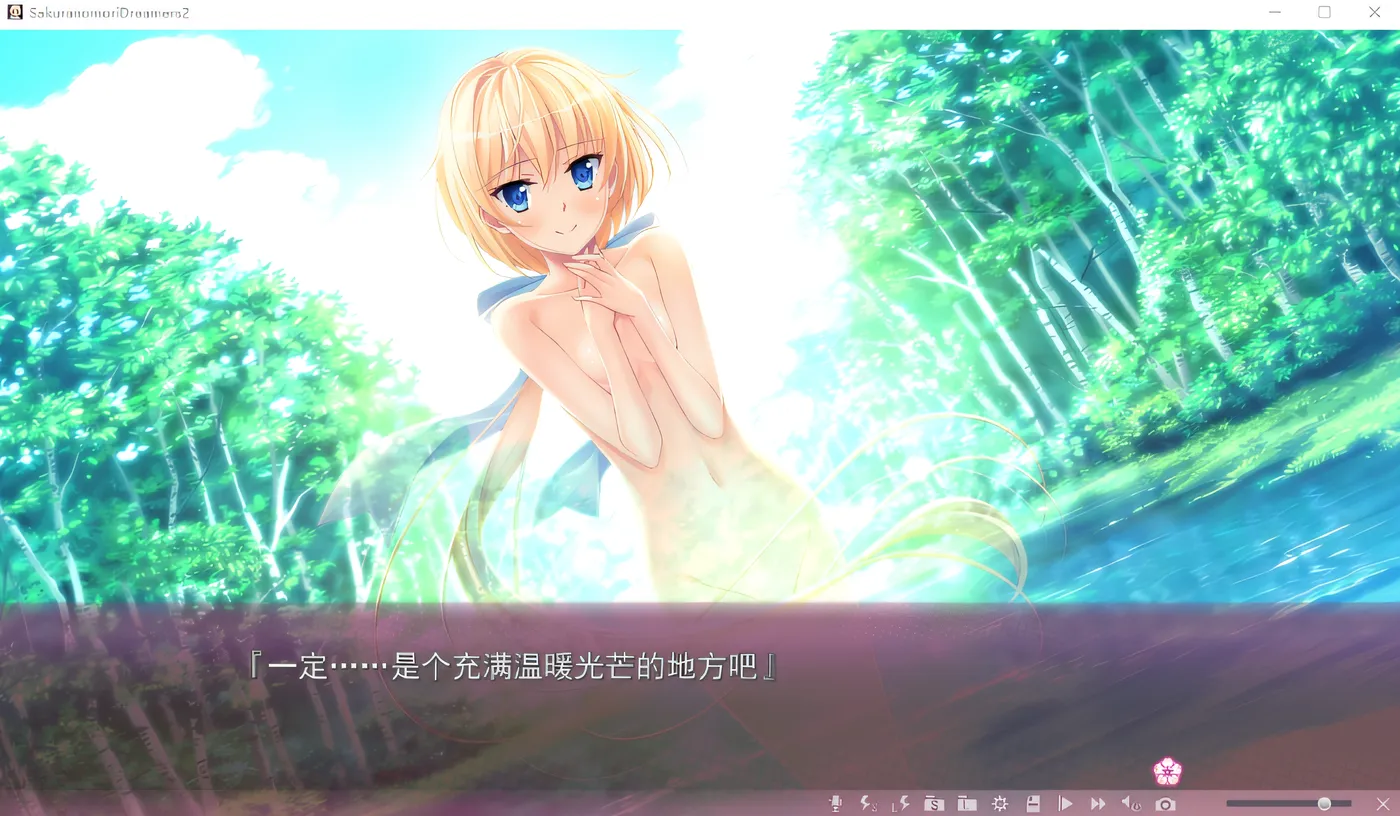Take a screenshot with the camera icon
This screenshot has width=1400, height=816.
click(1165, 803)
